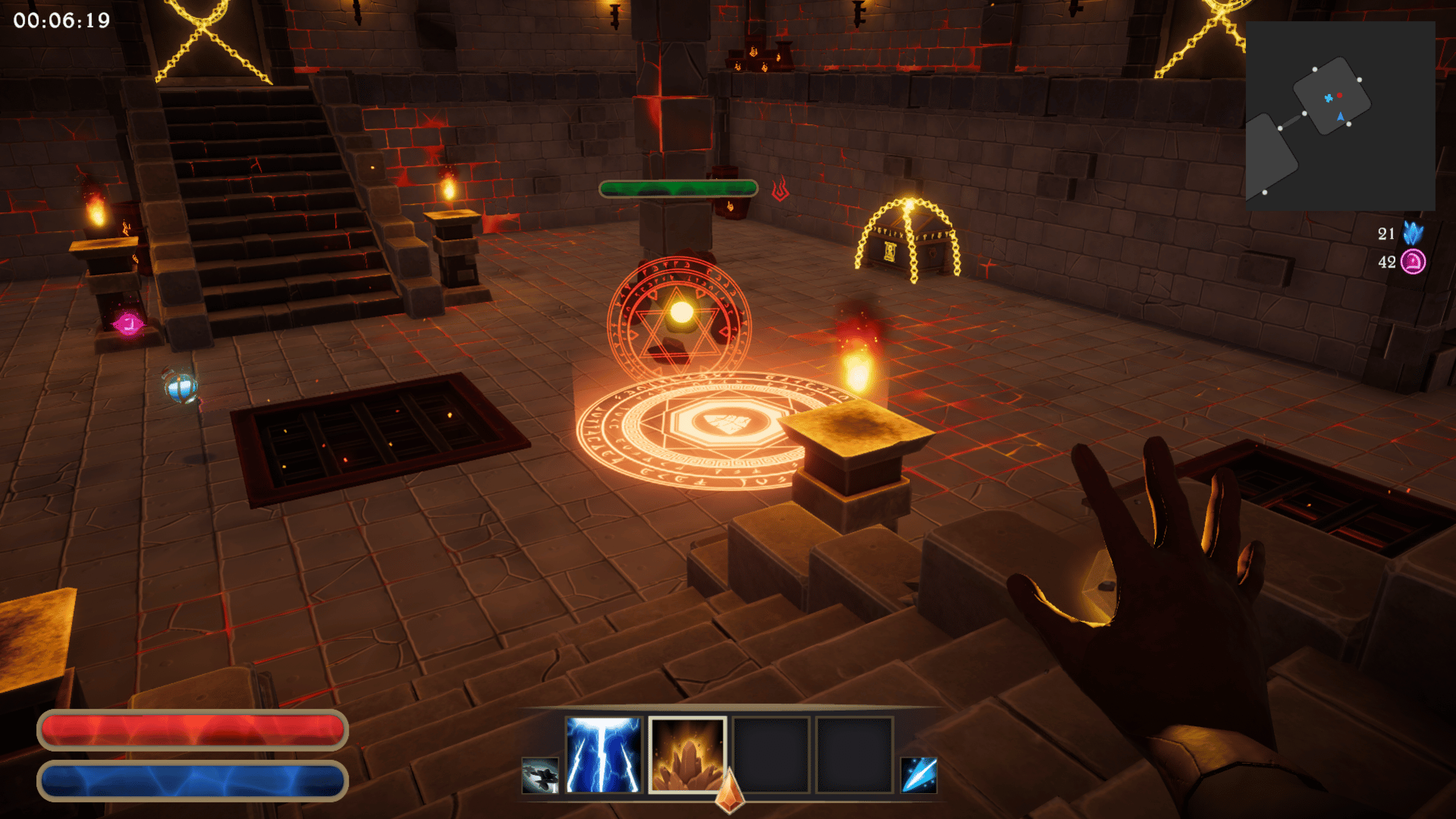Click the pink soul coin icon
This screenshot has width=1456, height=819.
1413,262
